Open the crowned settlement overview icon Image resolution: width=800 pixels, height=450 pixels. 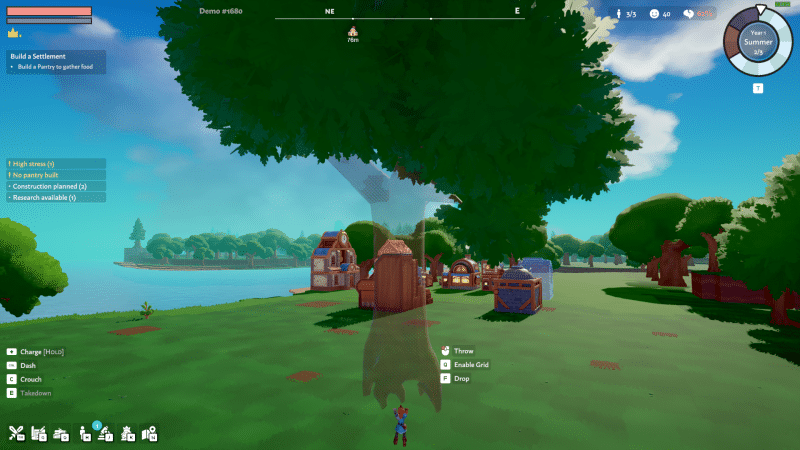128,433
